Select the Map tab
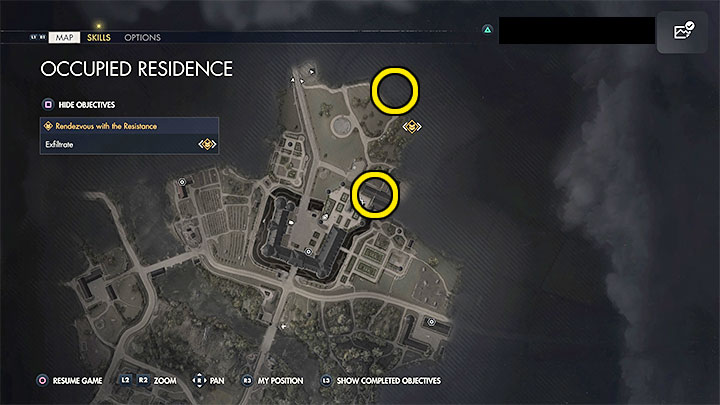 tap(63, 37)
